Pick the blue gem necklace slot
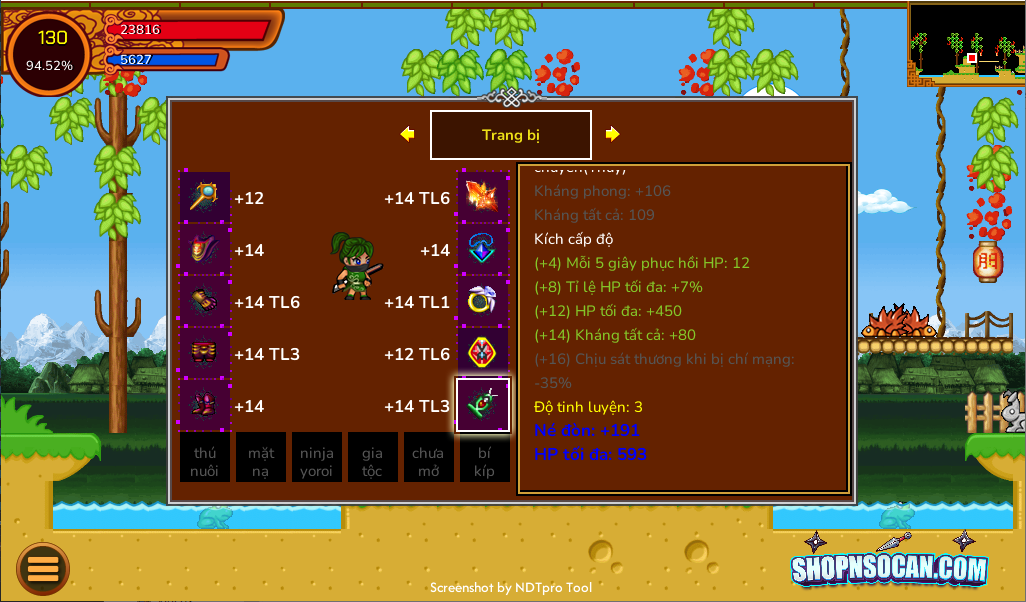1026x602 pixels. pos(483,249)
